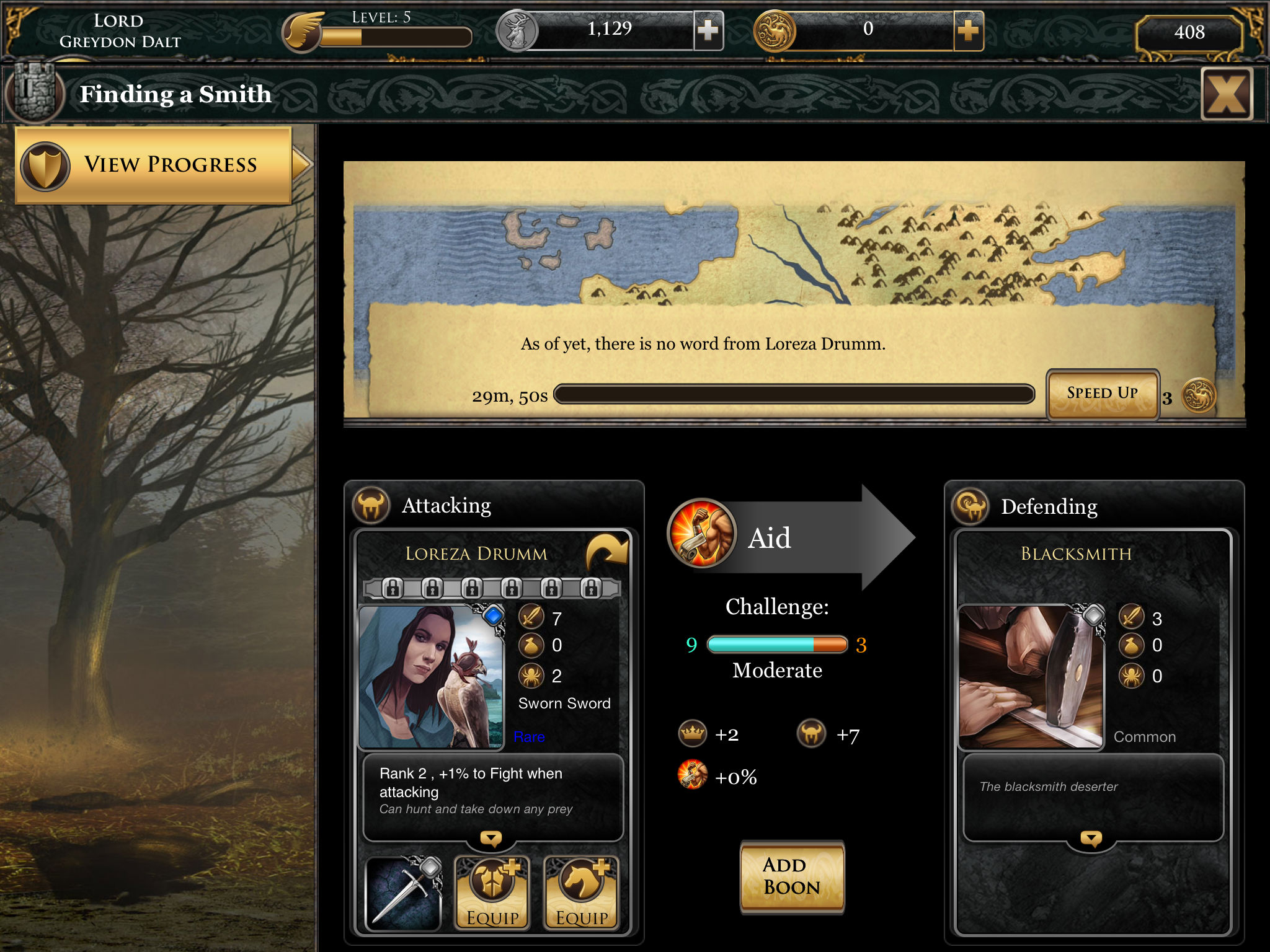Viewport: 1270px width, 952px height.
Task: Select the equipped sword weapon slot
Action: [x=404, y=893]
